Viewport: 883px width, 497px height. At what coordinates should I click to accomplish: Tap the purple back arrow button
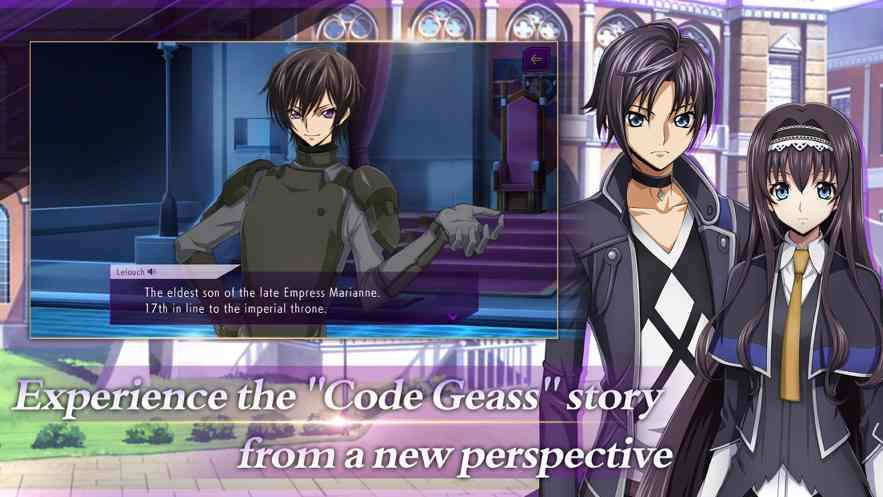[x=536, y=59]
